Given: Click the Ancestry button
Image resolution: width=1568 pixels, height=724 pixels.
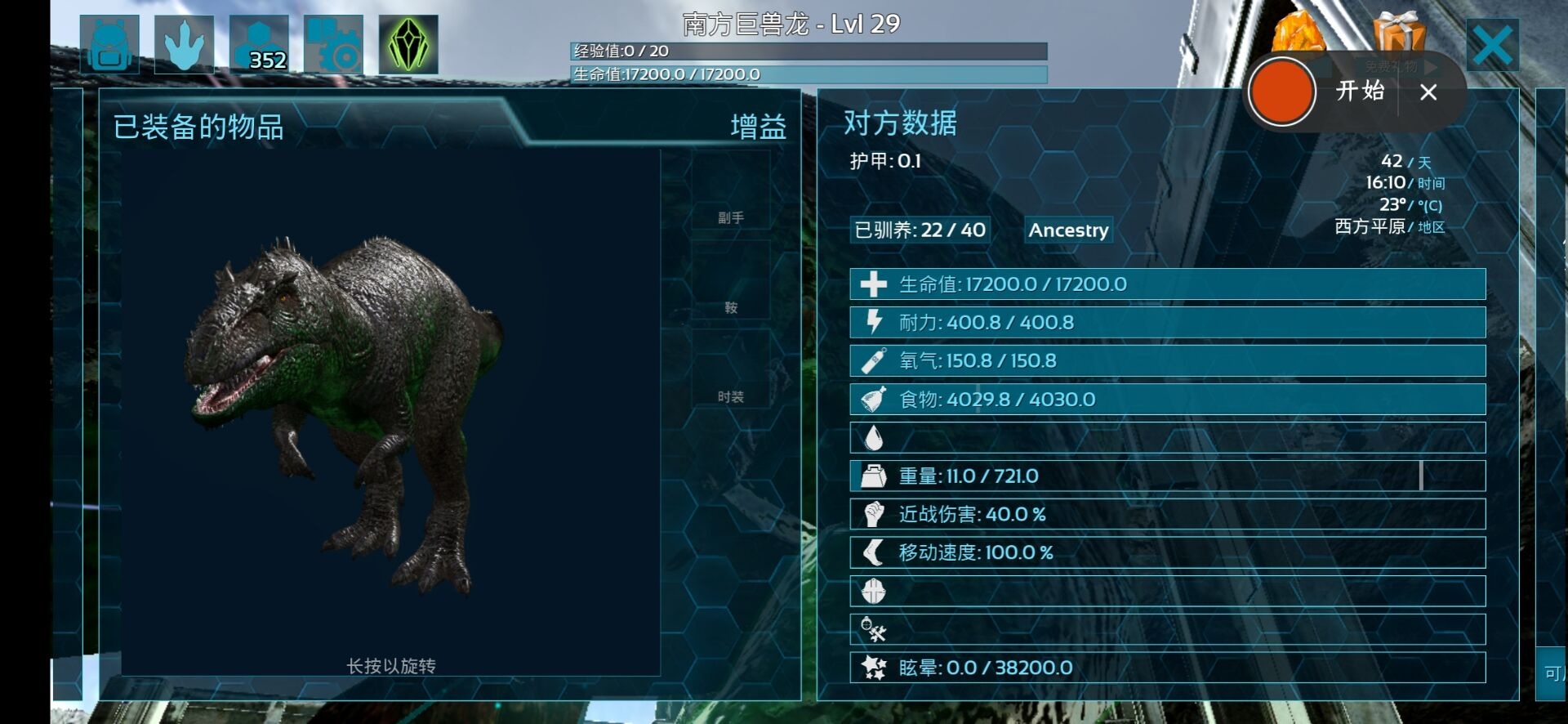Looking at the screenshot, I should point(1068,230).
